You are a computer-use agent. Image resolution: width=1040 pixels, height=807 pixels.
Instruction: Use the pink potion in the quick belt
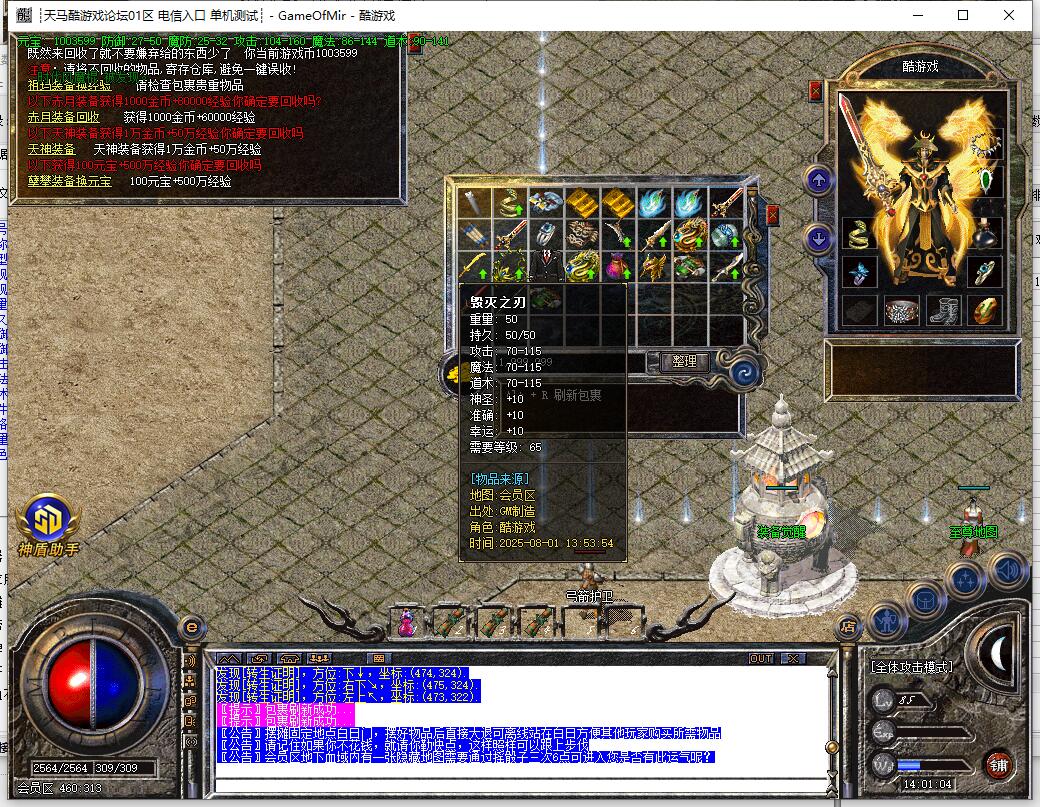point(407,624)
